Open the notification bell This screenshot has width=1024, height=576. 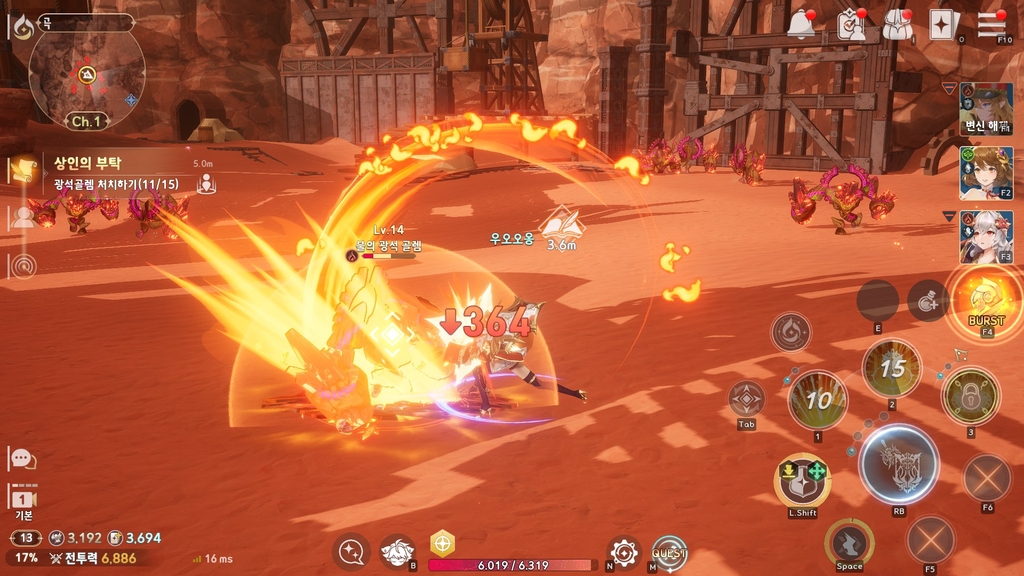click(802, 26)
